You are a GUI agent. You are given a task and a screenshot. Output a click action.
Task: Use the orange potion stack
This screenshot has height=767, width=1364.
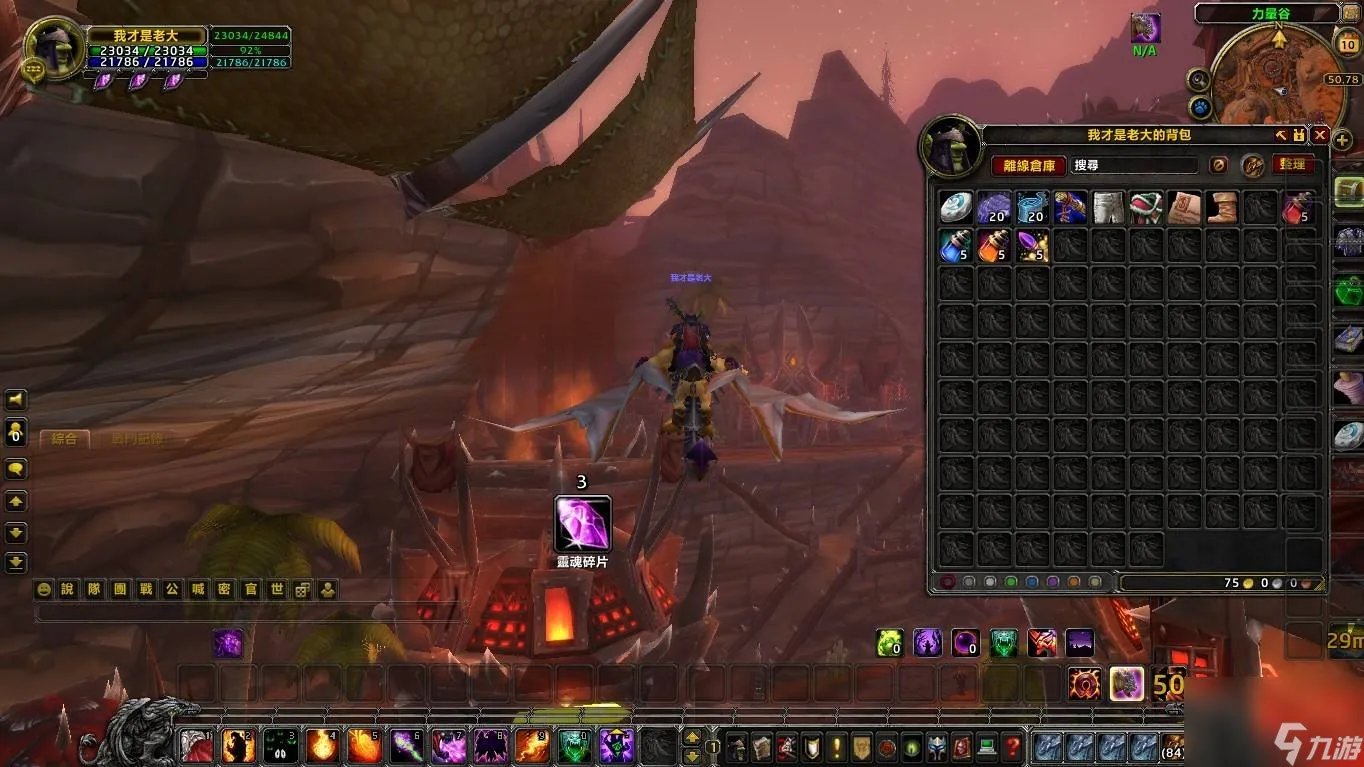994,245
